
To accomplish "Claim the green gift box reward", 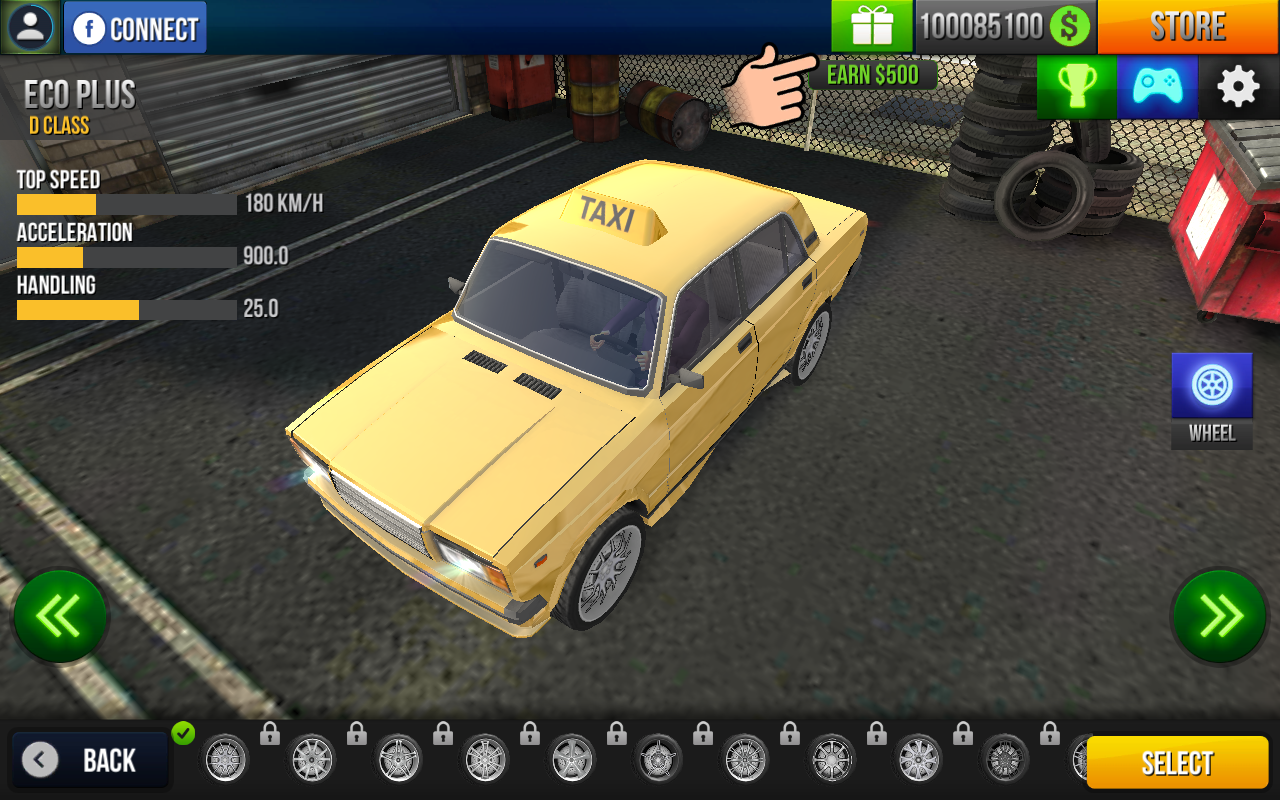I will tap(872, 26).
